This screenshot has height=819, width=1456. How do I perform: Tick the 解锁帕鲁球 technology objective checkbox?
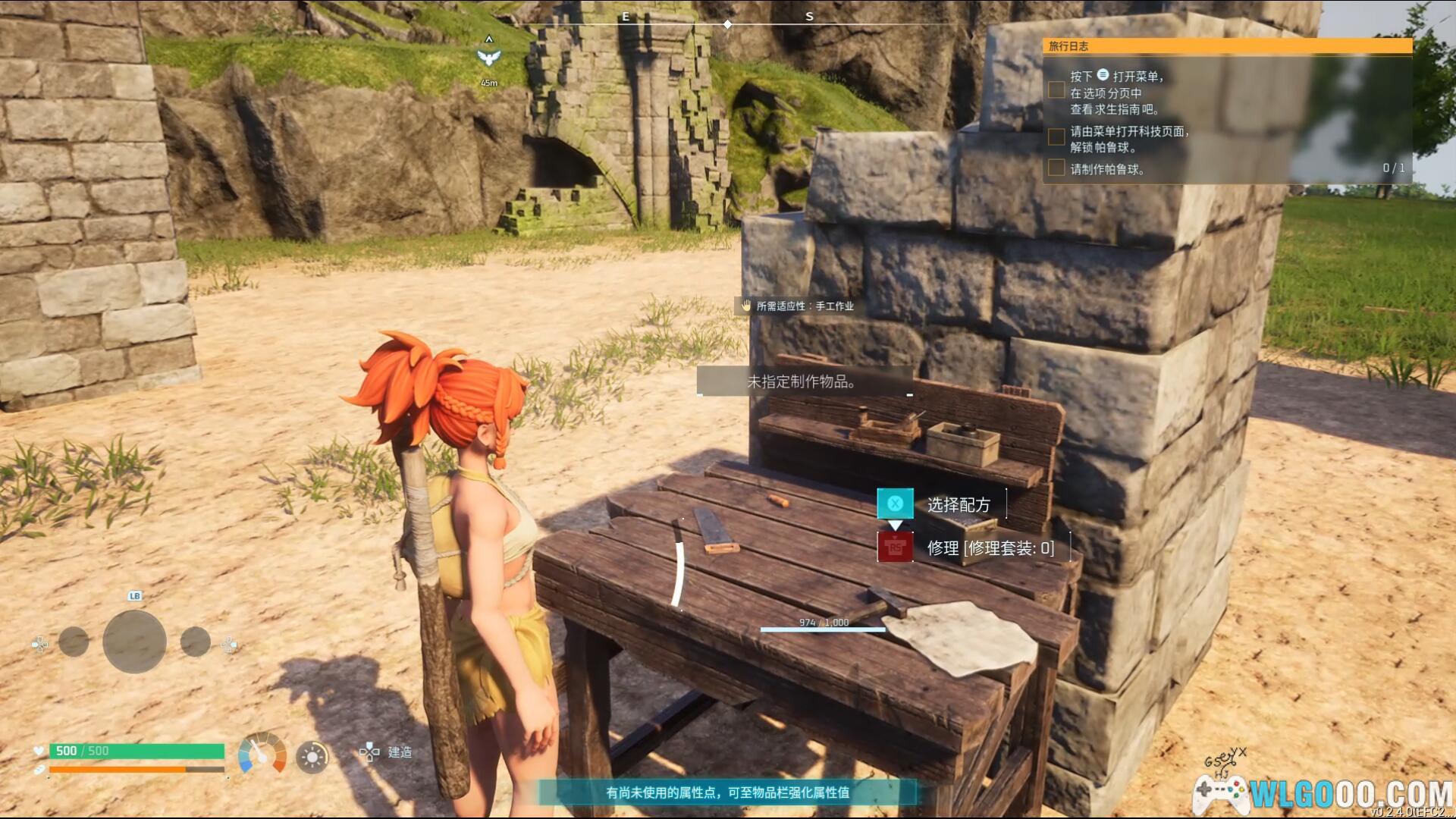coord(1056,137)
